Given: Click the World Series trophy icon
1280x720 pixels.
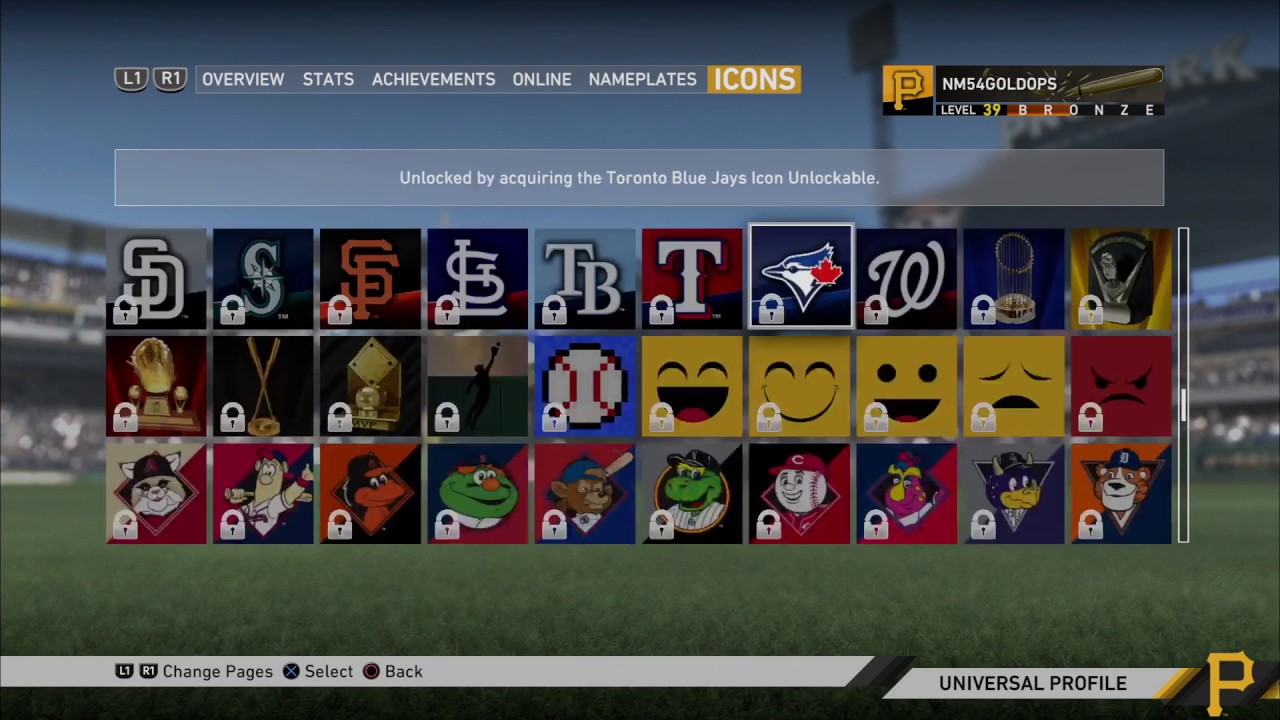Looking at the screenshot, I should [x=1012, y=278].
